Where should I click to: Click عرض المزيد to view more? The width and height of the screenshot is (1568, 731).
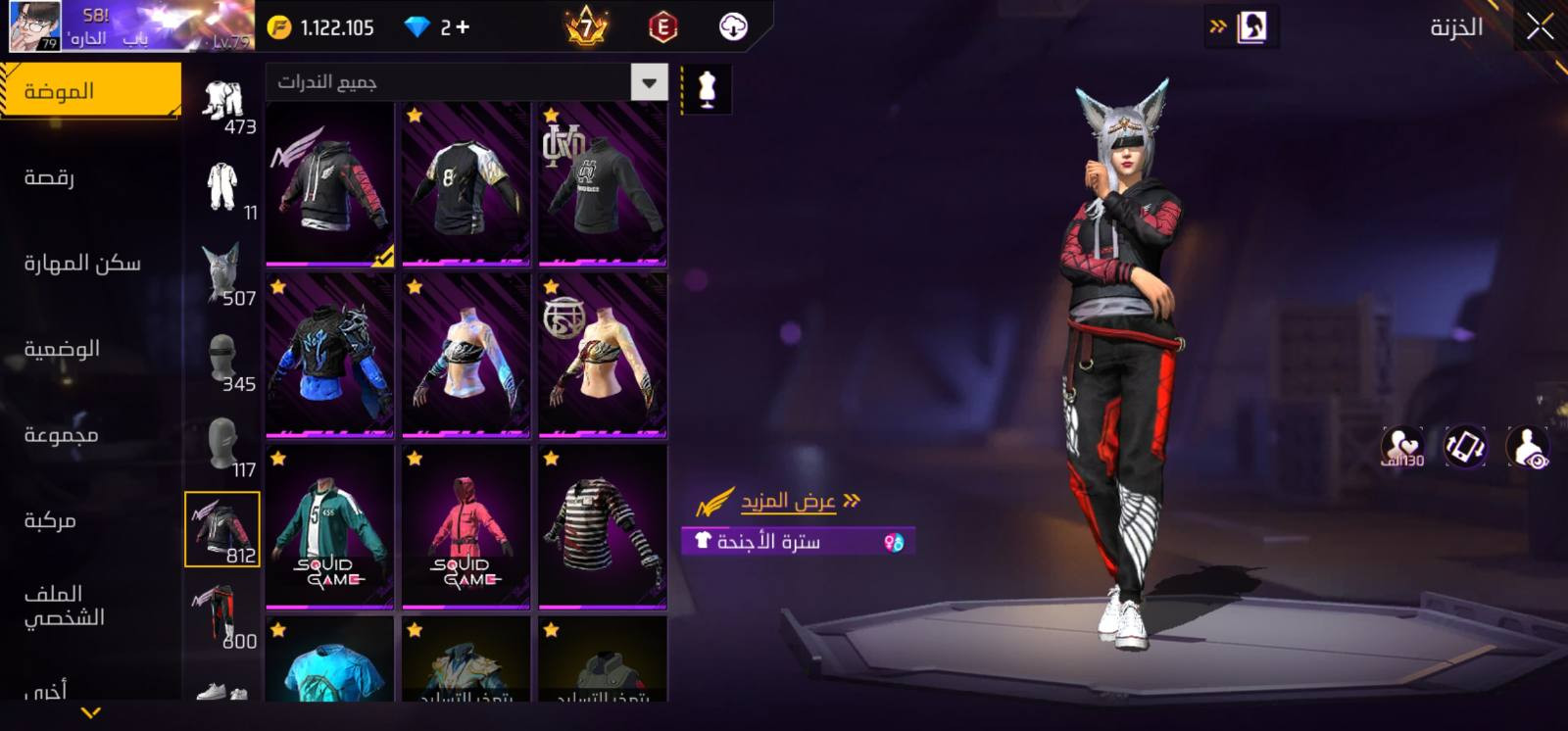pyautogui.click(x=788, y=502)
